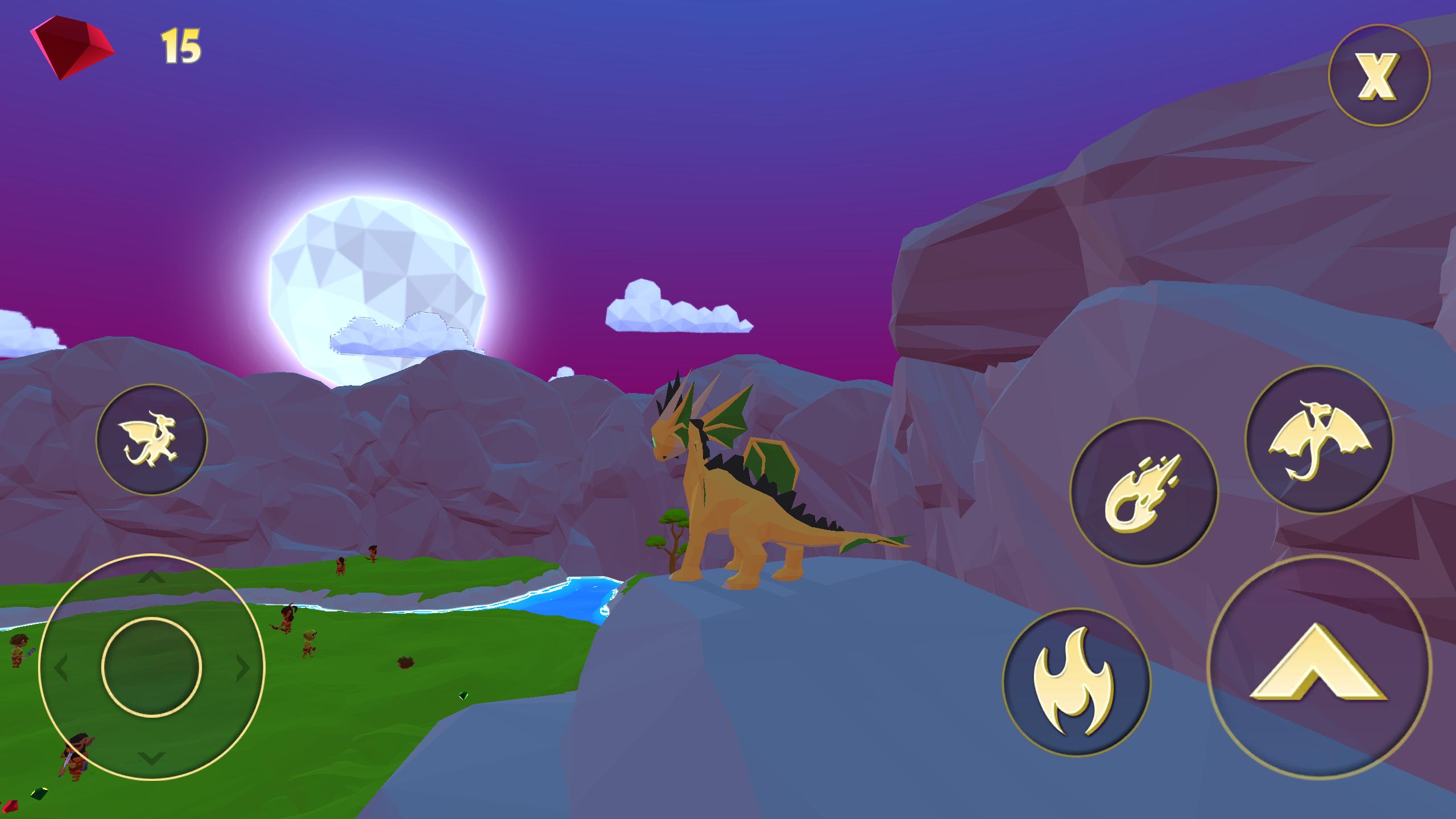
Task: Tap the joystick's down arrow
Action: tap(151, 758)
